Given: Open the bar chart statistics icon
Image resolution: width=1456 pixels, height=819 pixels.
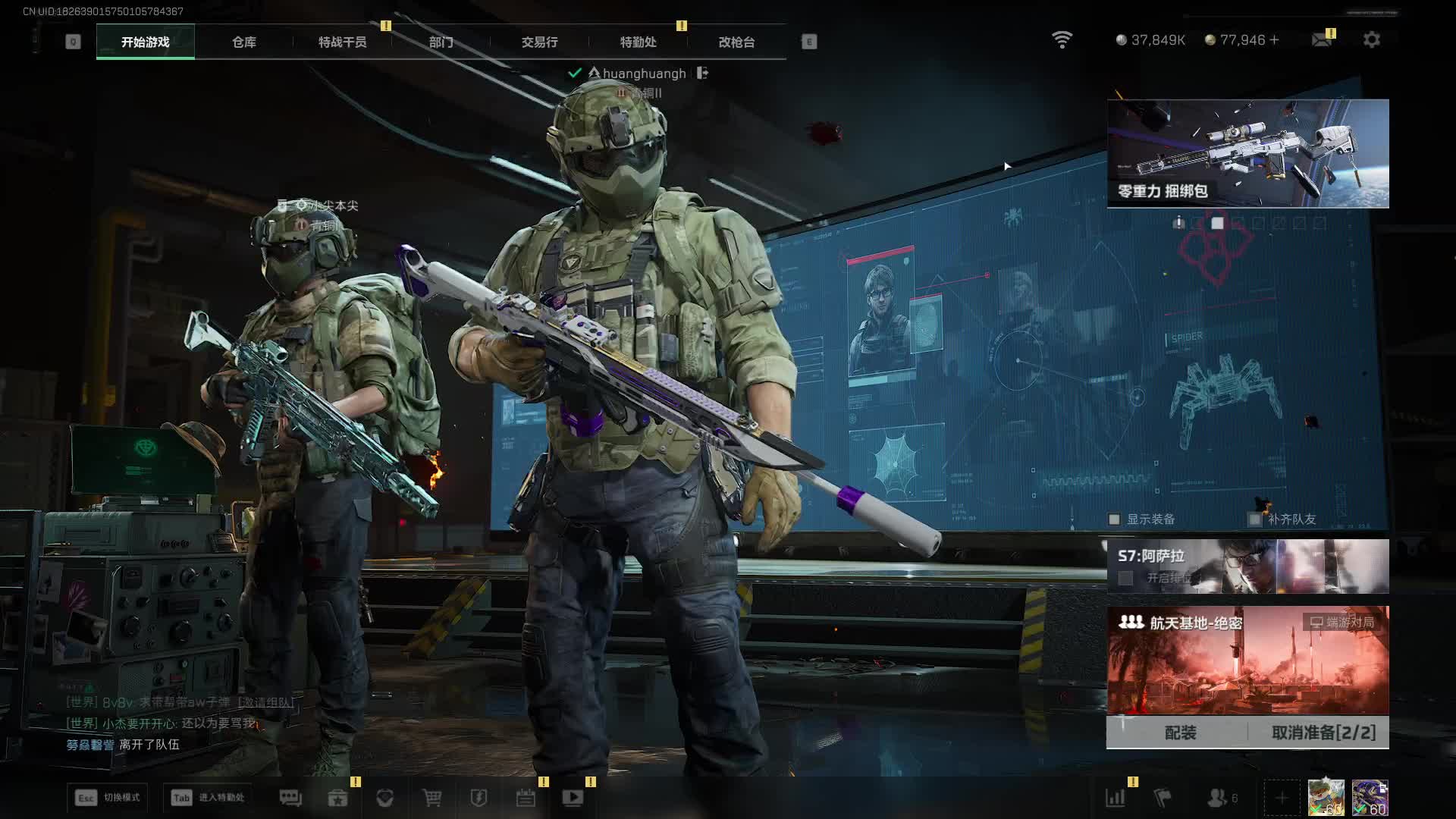Looking at the screenshot, I should 1115,798.
